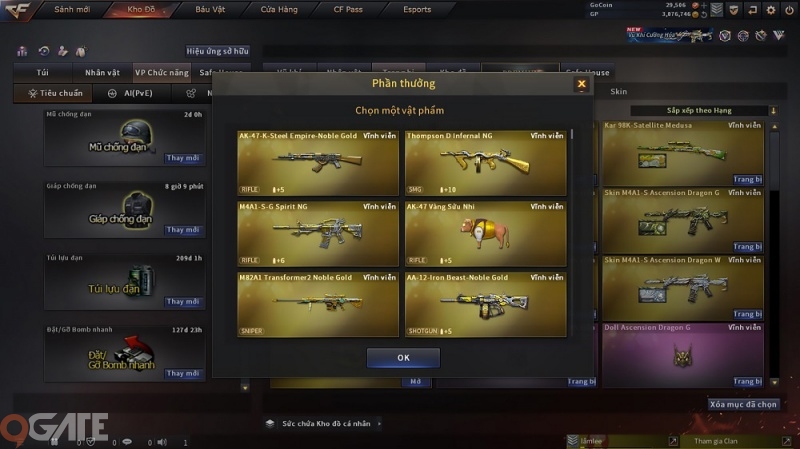Pick AA-12-Iron Beast-Noble Gold shotgun
This screenshot has width=800, height=449.
pyautogui.click(x=485, y=304)
